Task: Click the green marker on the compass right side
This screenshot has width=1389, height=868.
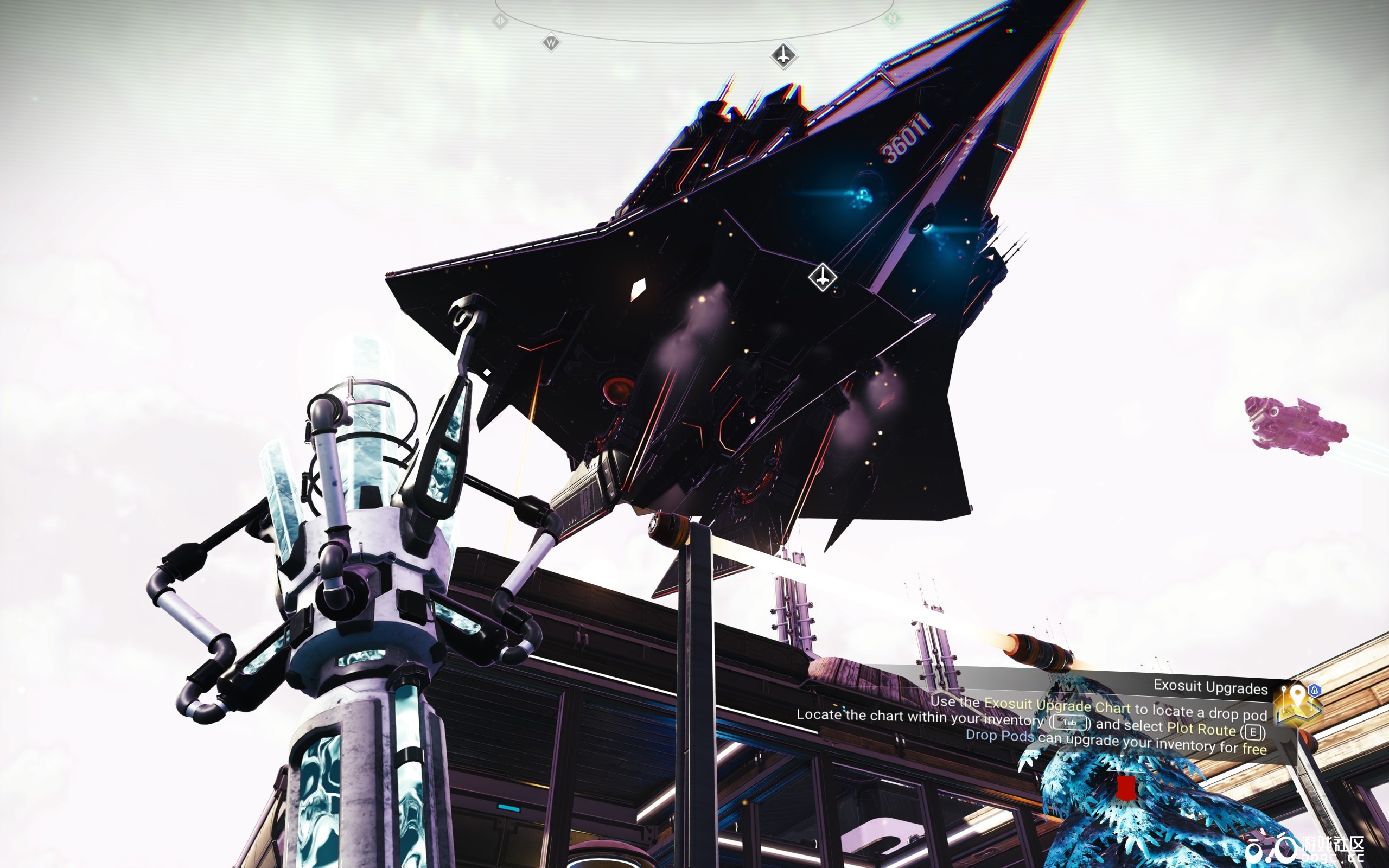Action: point(894,20)
